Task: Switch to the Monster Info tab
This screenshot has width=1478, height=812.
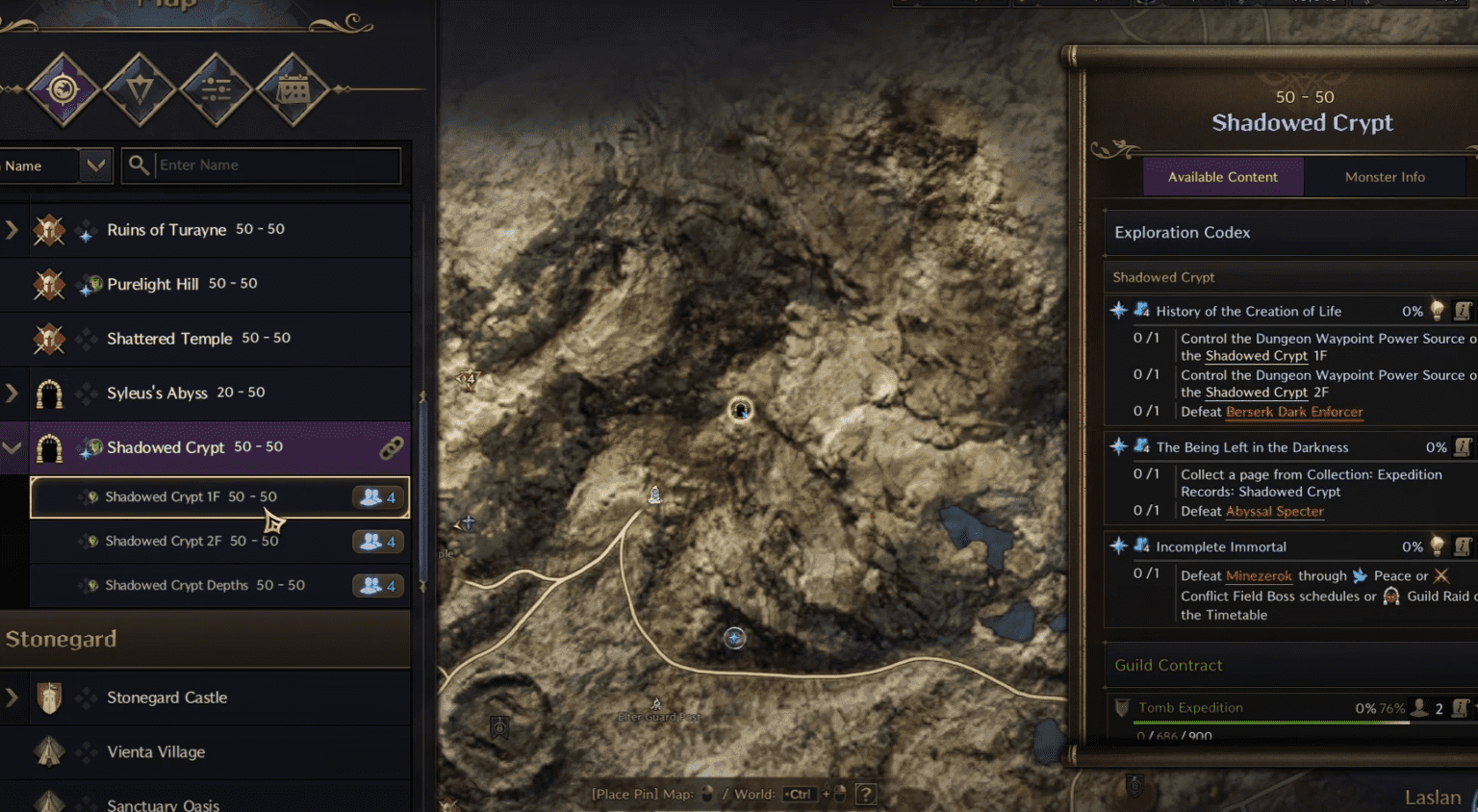Action: [x=1384, y=176]
